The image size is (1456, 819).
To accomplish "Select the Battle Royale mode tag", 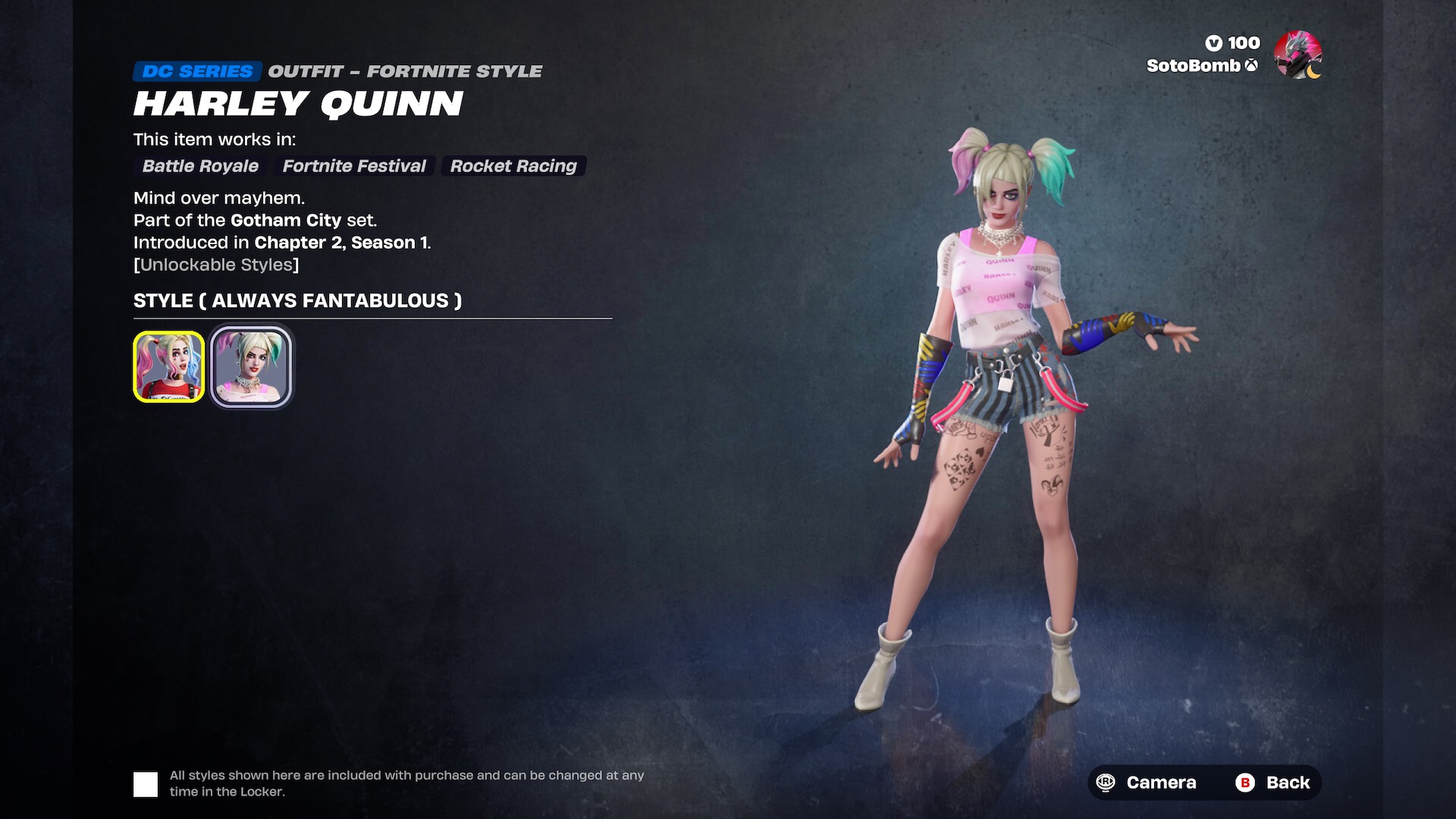I will [200, 166].
